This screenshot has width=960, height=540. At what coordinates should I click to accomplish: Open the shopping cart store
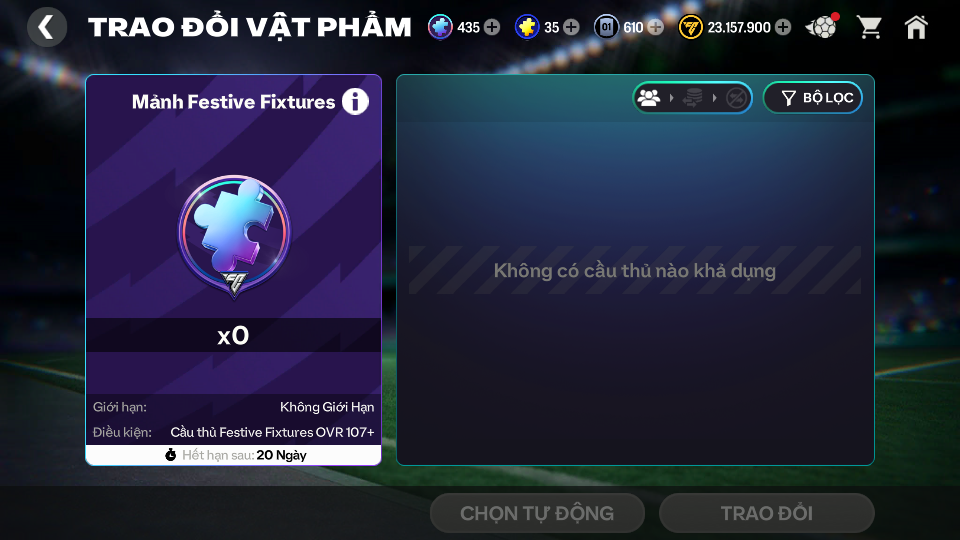point(870,27)
